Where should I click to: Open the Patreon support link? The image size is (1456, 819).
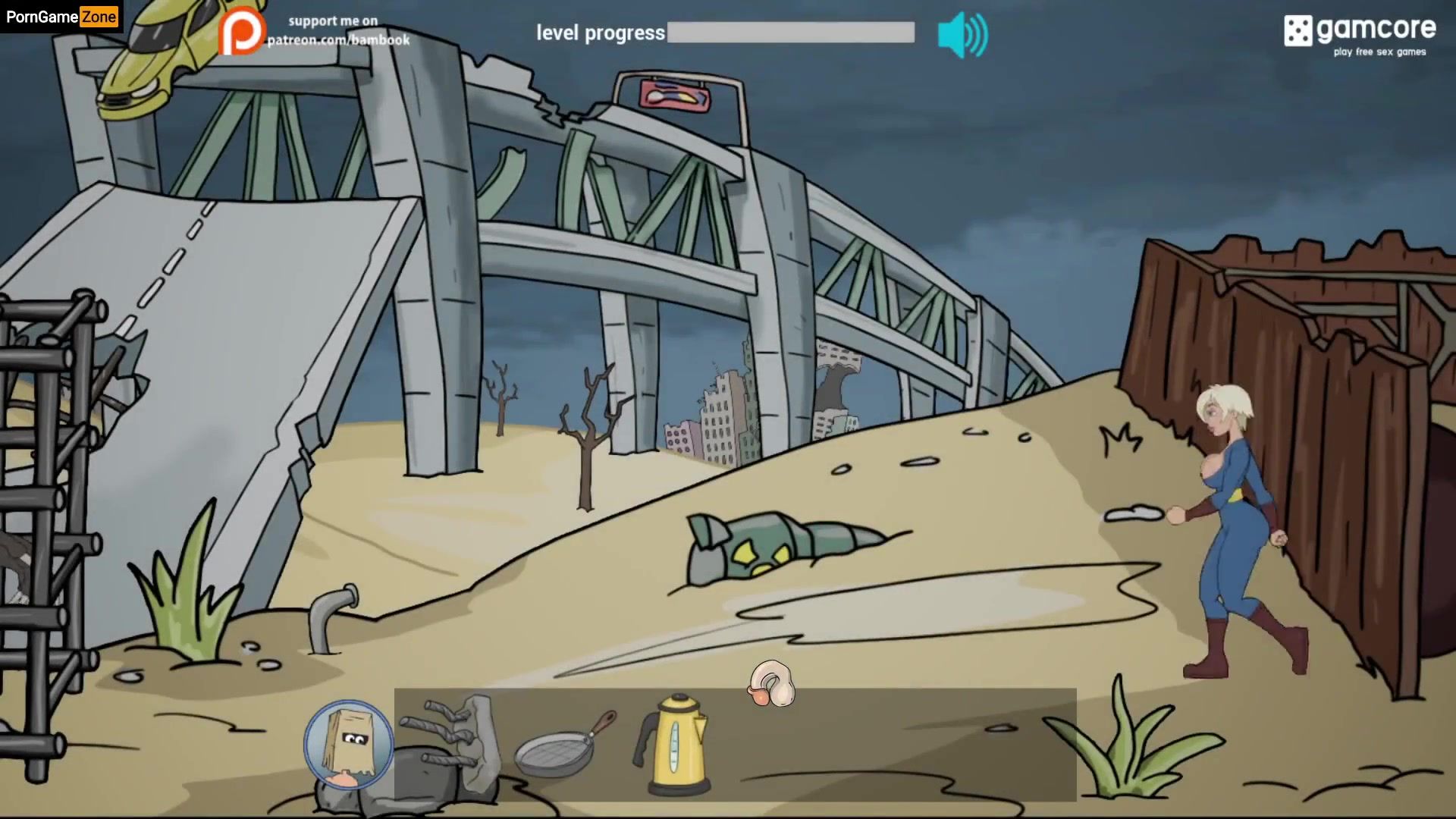coord(315,32)
